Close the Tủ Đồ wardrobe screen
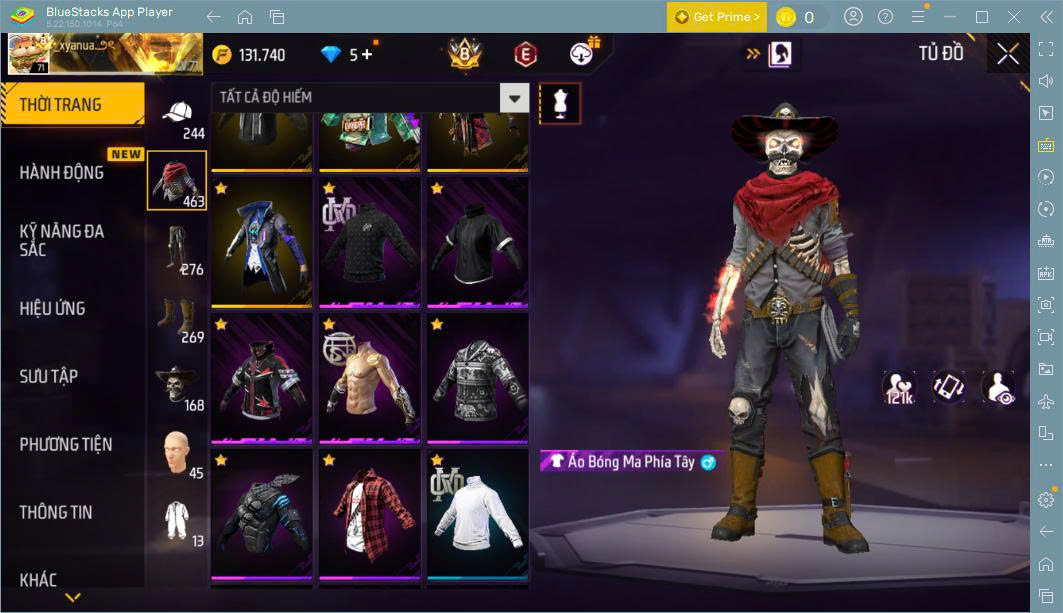 click(1007, 54)
